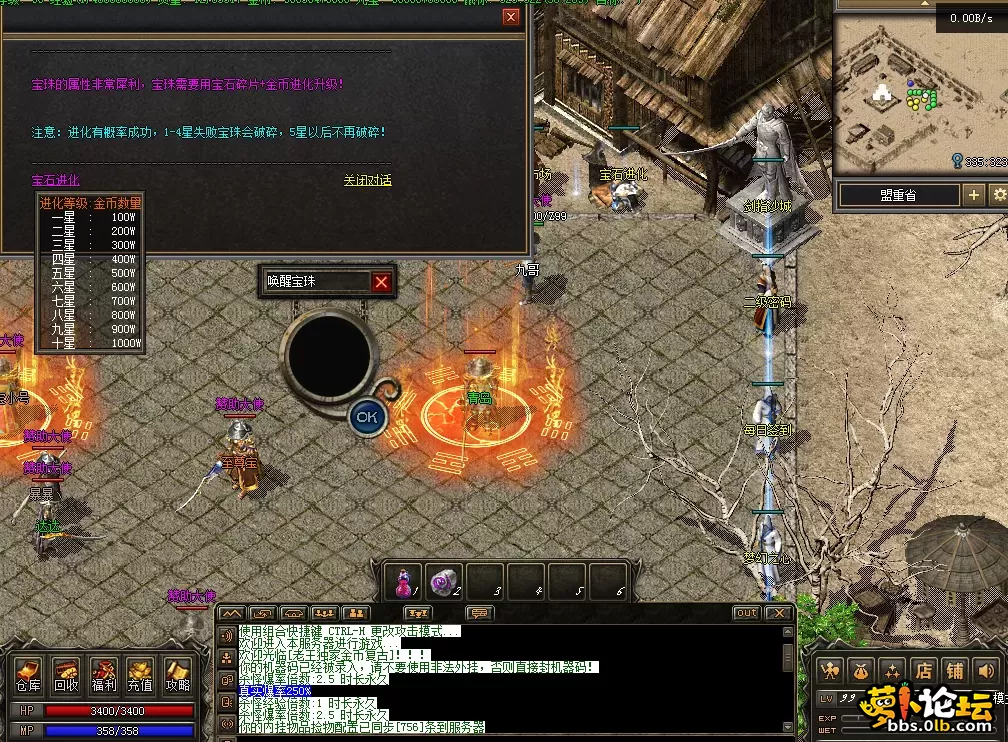
Task: Close the 唤醒宝珠 panel
Action: click(x=381, y=282)
